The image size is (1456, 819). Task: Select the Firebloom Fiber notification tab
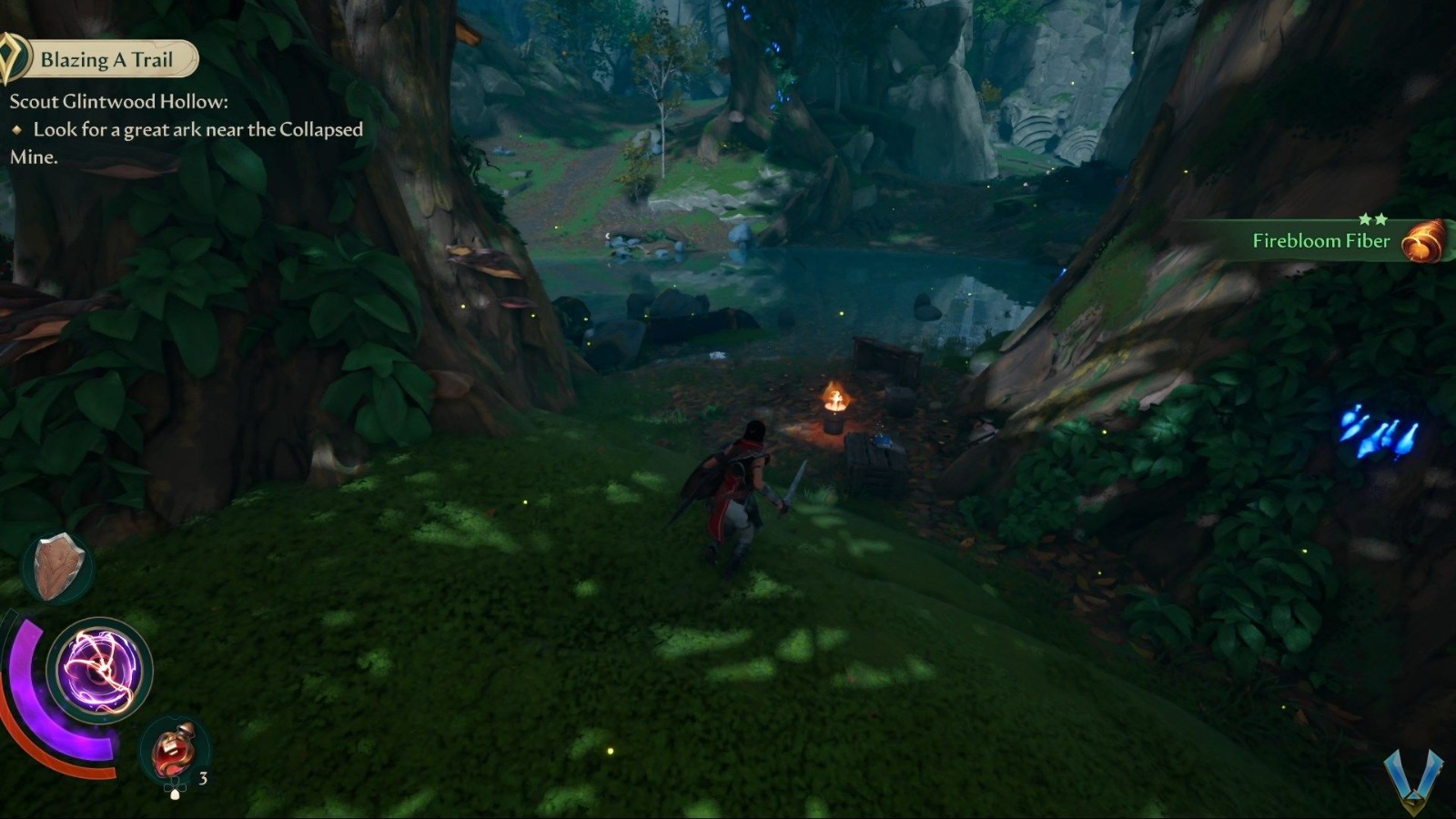coord(1319,241)
